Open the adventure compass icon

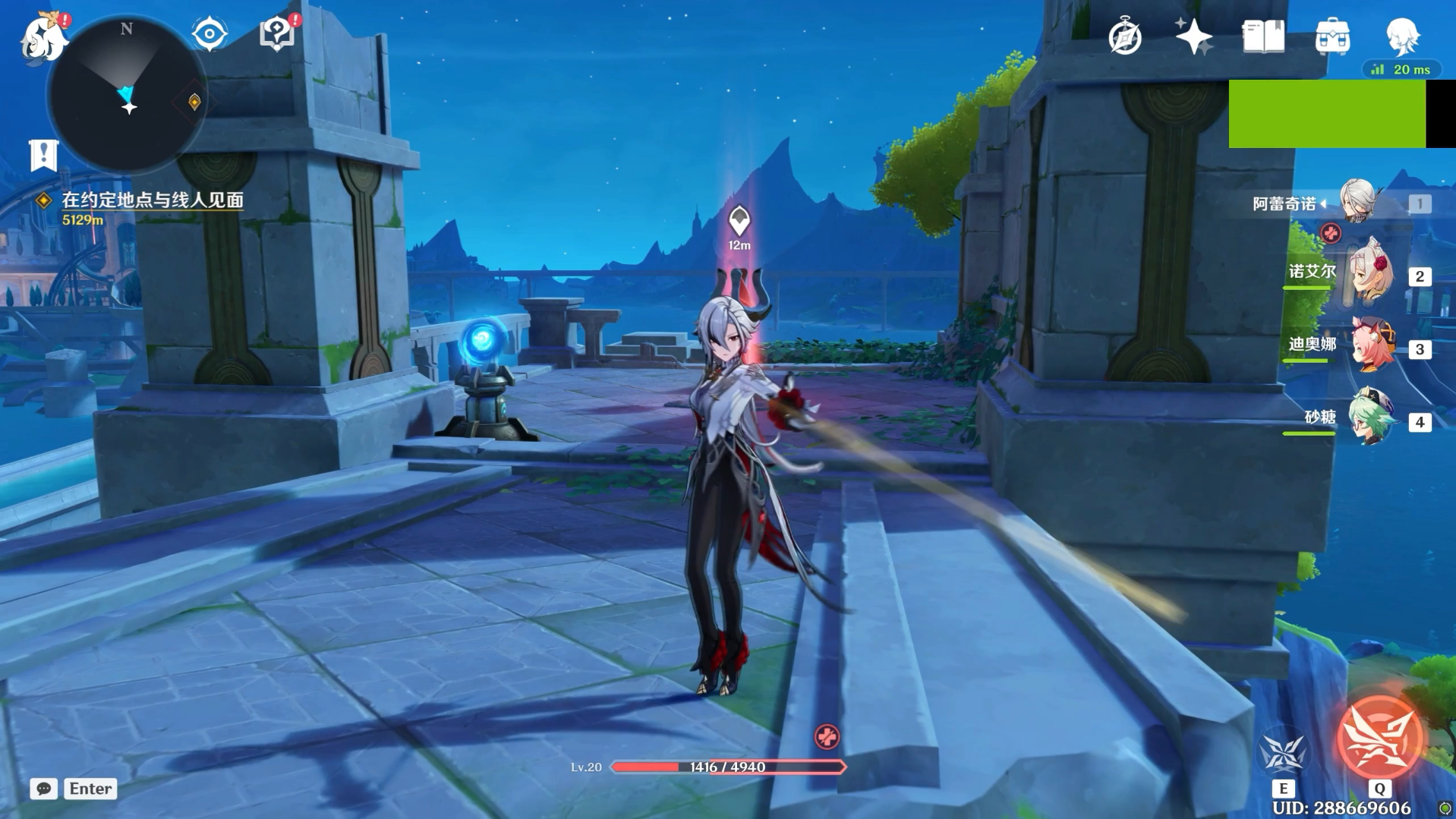tap(1124, 36)
